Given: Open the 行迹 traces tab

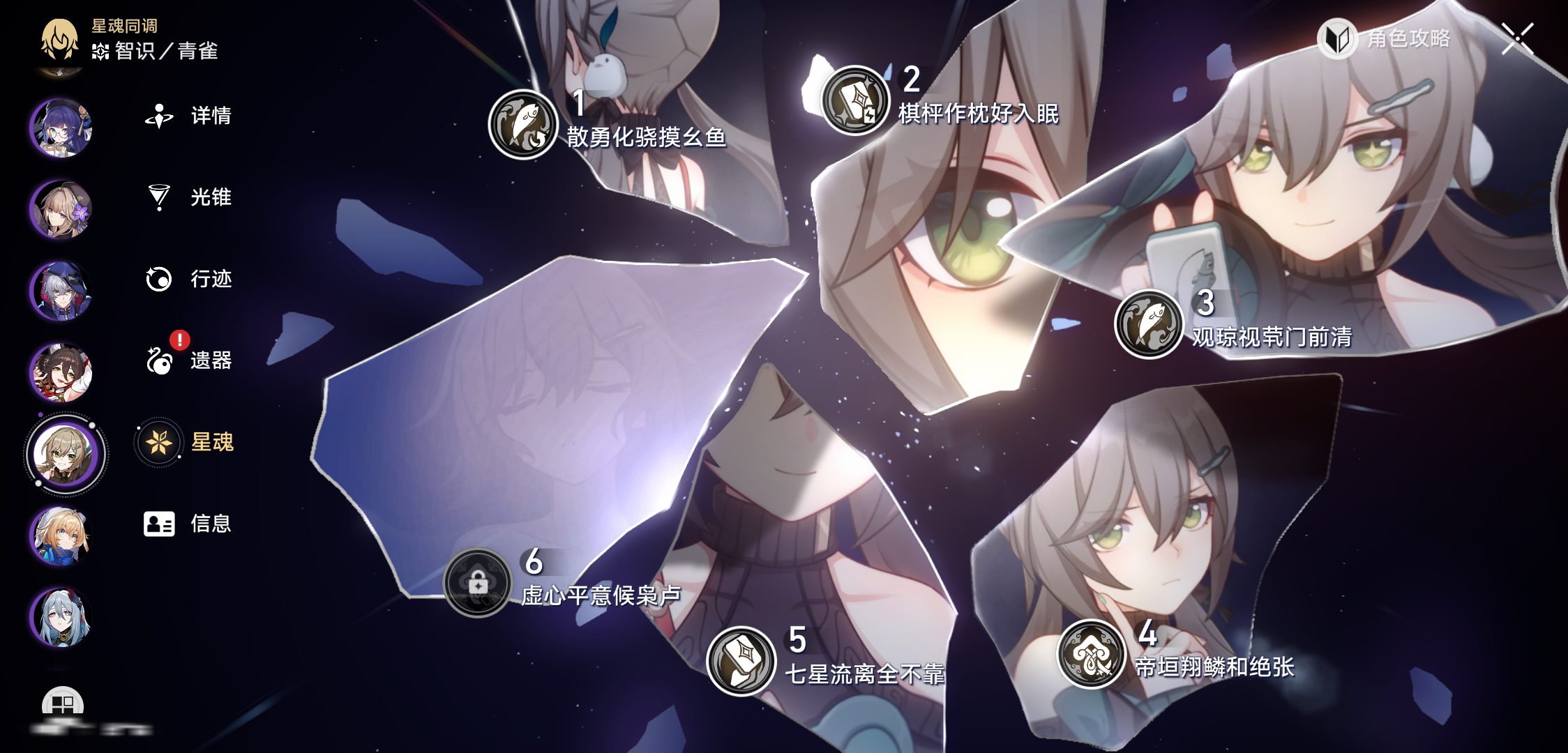Looking at the screenshot, I should tap(188, 279).
